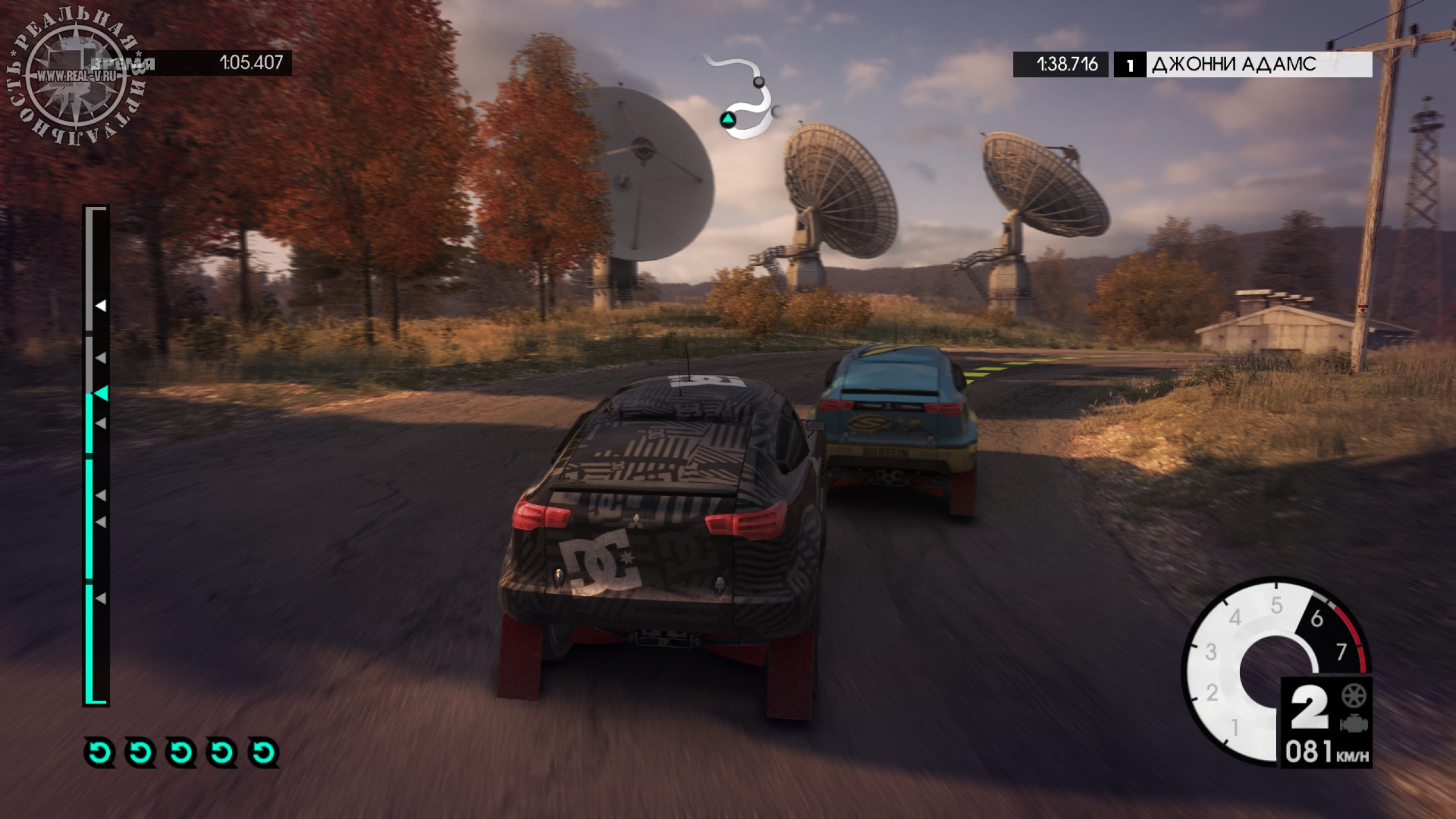1456x819 pixels.
Task: Select the cyan player marker on minimap
Action: pos(727,119)
